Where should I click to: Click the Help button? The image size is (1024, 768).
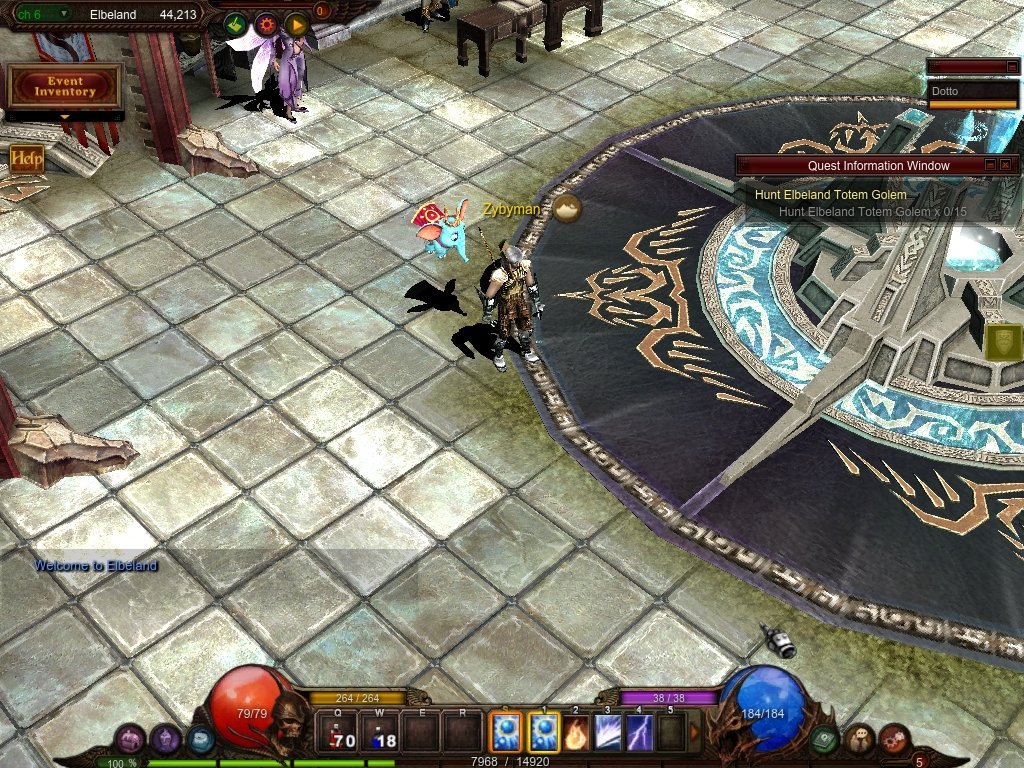[x=26, y=158]
